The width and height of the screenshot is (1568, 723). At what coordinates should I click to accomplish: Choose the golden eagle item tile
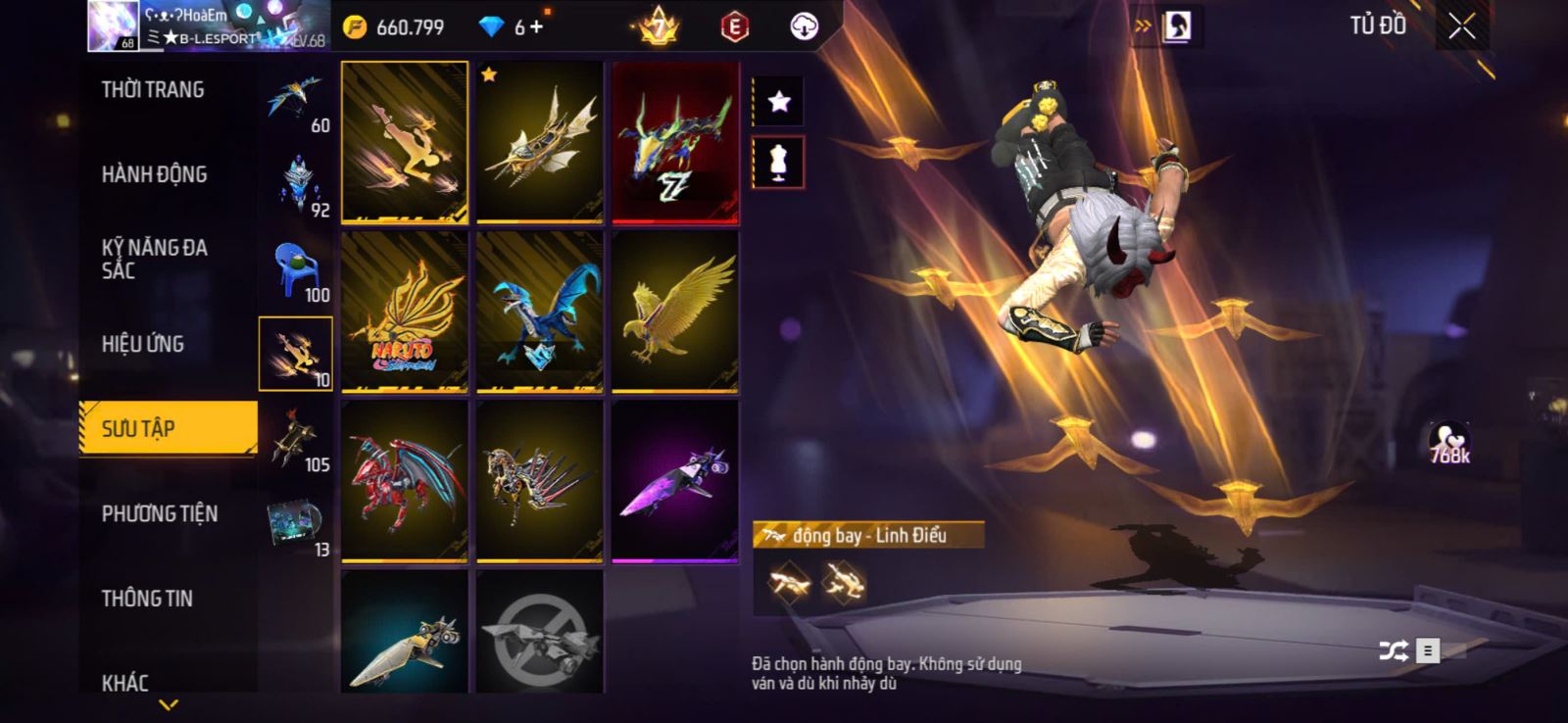click(x=674, y=312)
